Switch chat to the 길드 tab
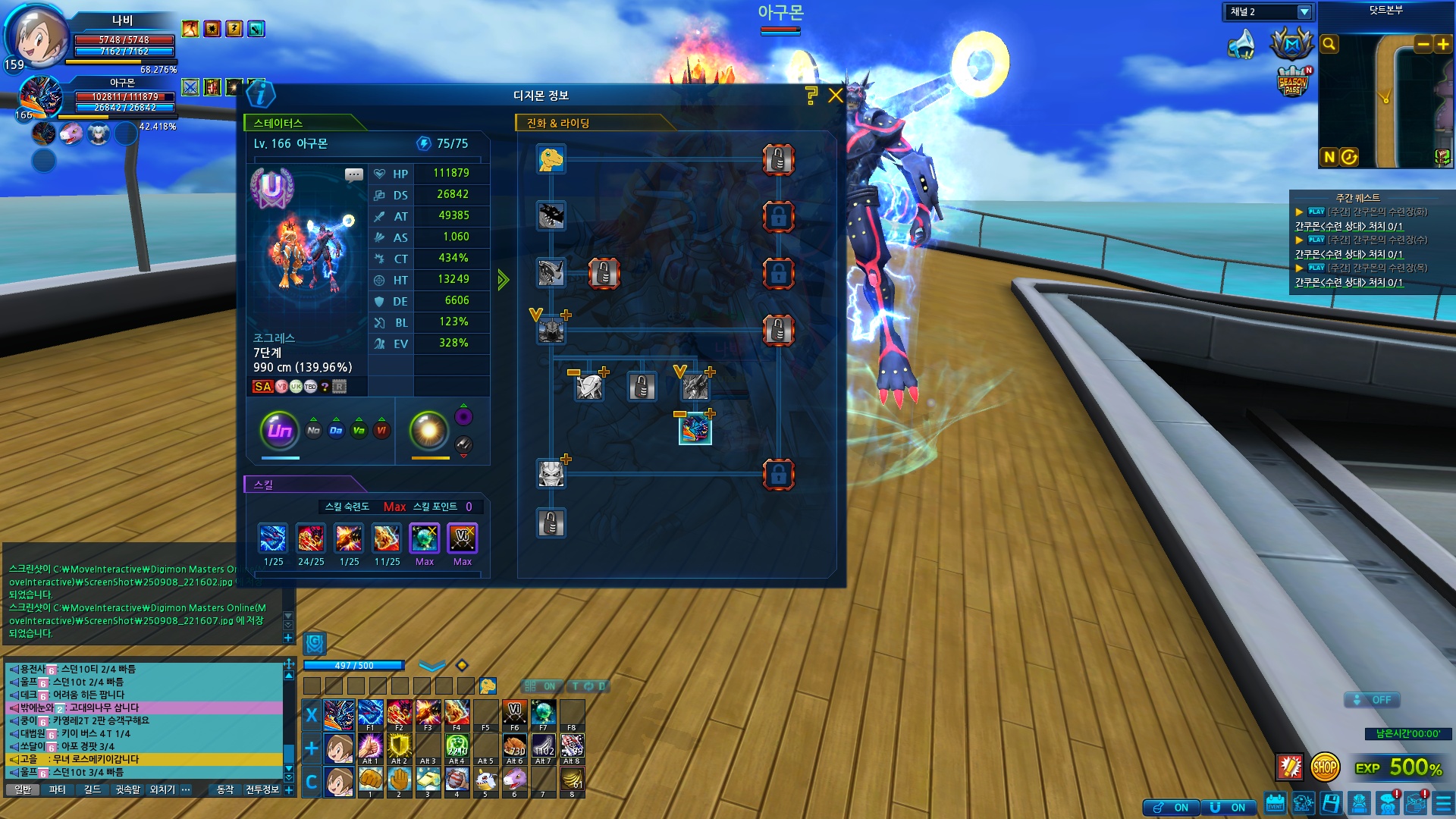The image size is (1456, 819). [x=92, y=789]
